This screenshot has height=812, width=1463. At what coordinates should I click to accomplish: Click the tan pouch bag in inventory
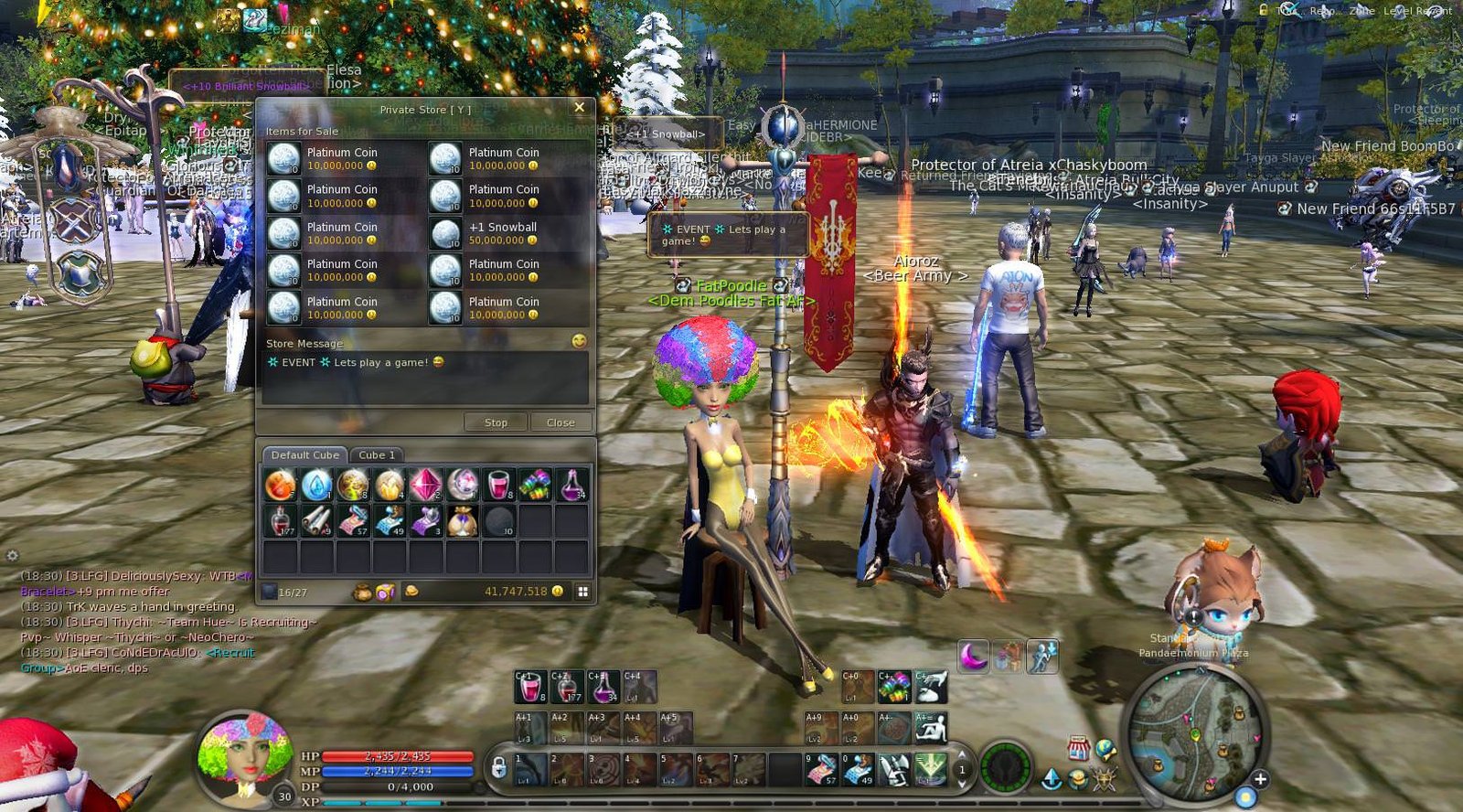point(462,521)
